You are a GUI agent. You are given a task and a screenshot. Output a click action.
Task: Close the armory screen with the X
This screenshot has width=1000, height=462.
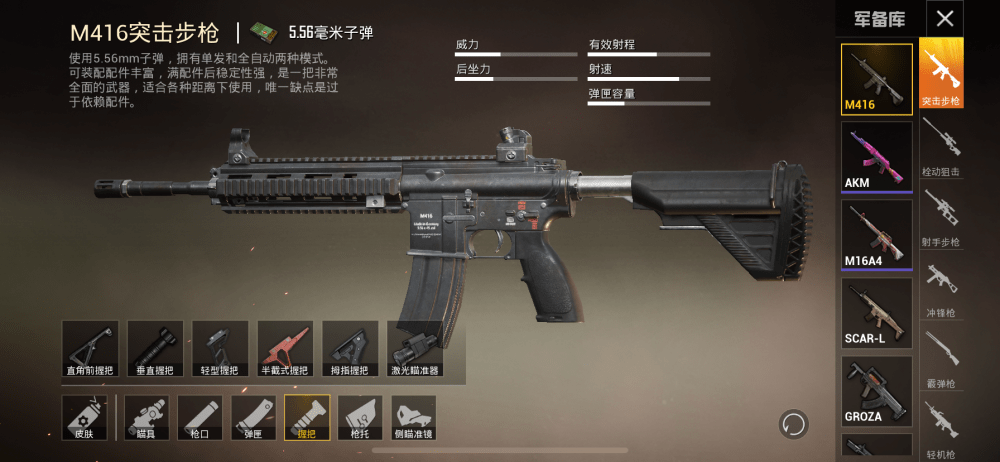tap(944, 17)
